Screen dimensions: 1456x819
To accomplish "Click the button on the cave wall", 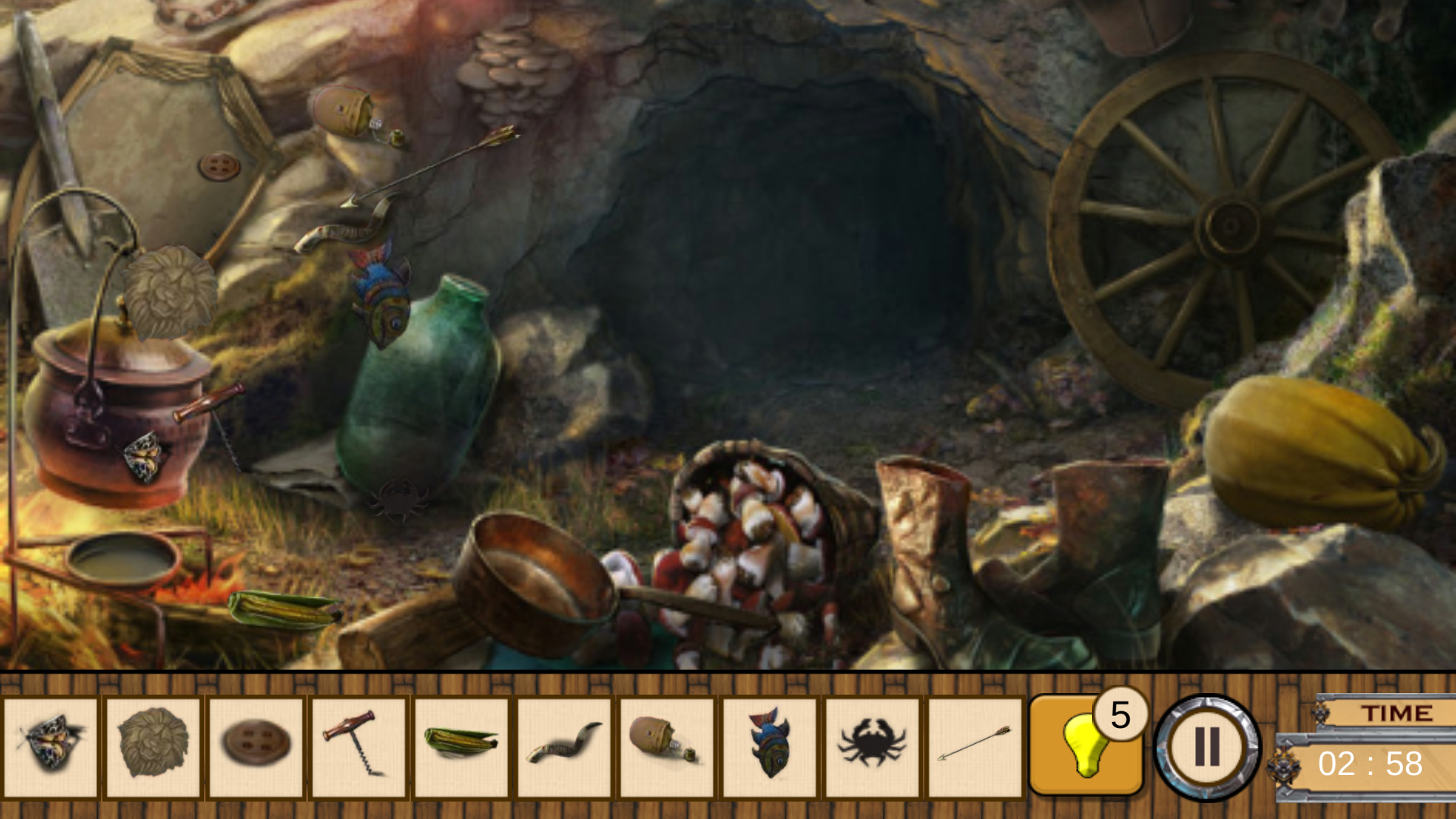I will pos(218,164).
